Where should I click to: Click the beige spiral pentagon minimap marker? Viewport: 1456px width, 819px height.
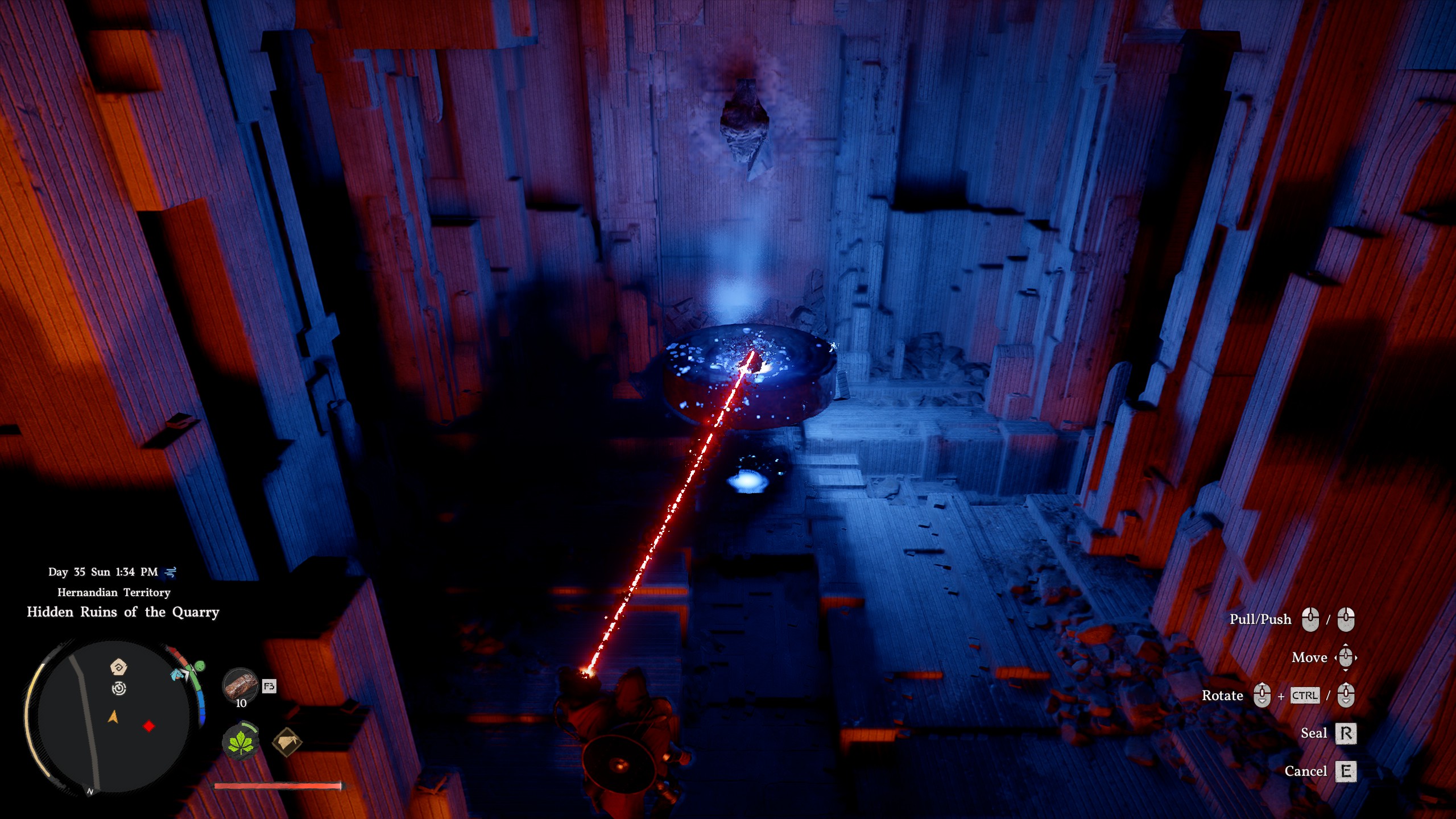tap(118, 667)
